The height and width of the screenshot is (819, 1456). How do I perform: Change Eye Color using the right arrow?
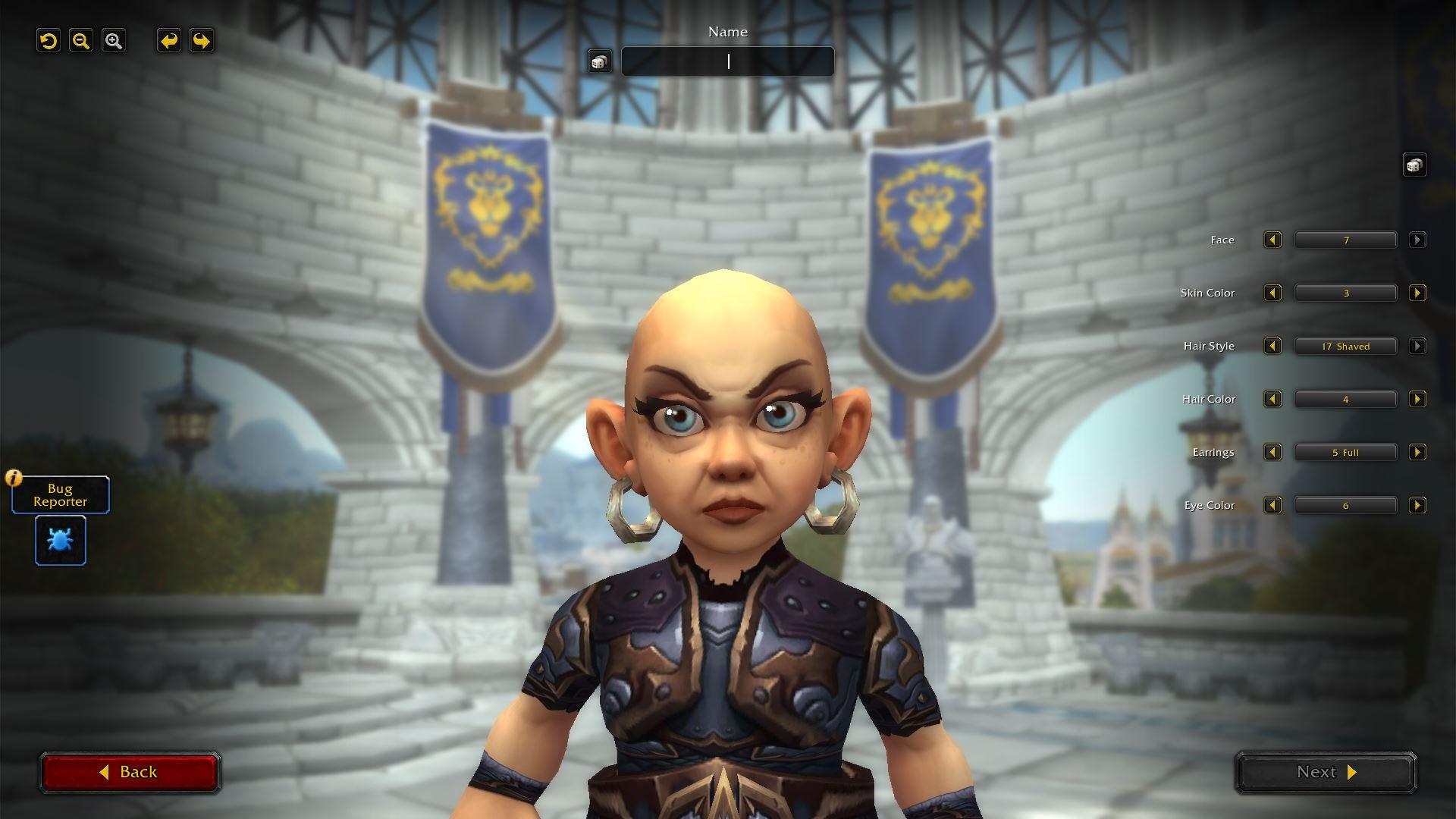click(1418, 505)
